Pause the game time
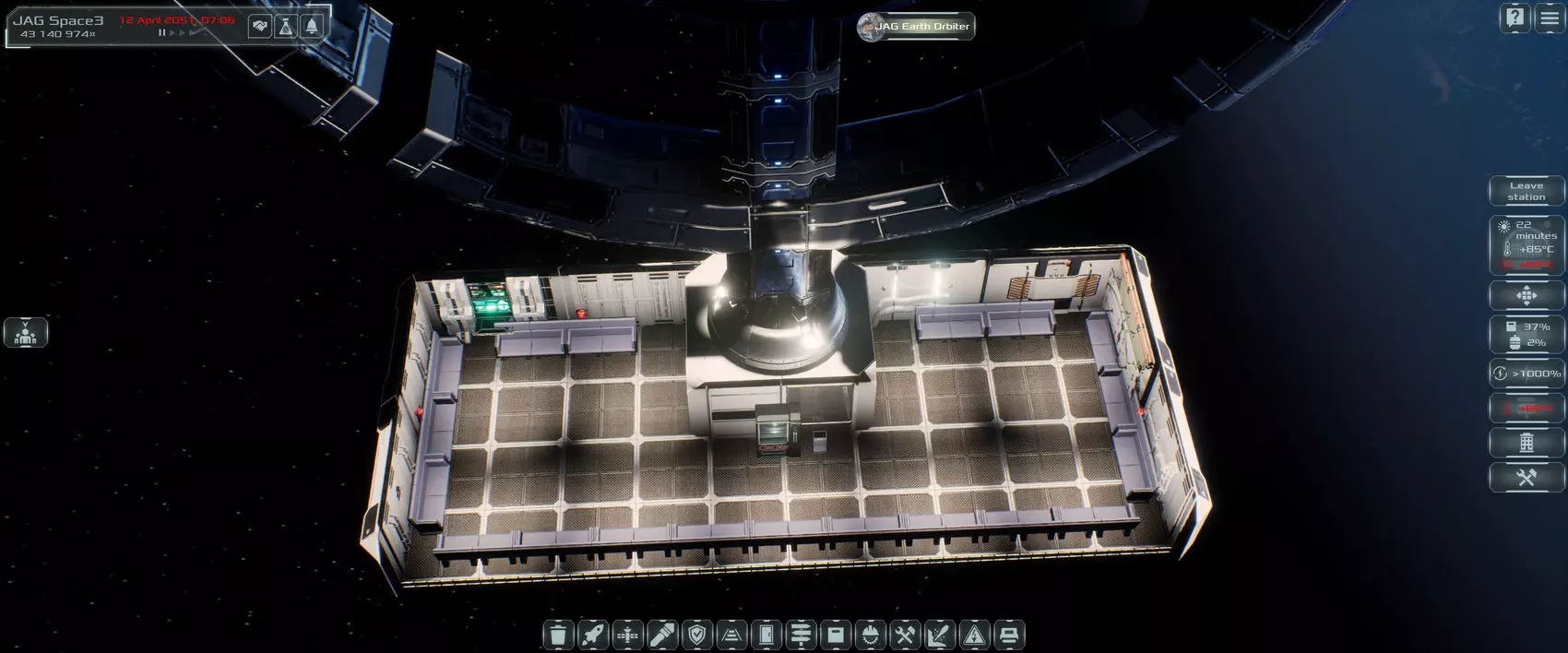The width and height of the screenshot is (1568, 653). 162,33
